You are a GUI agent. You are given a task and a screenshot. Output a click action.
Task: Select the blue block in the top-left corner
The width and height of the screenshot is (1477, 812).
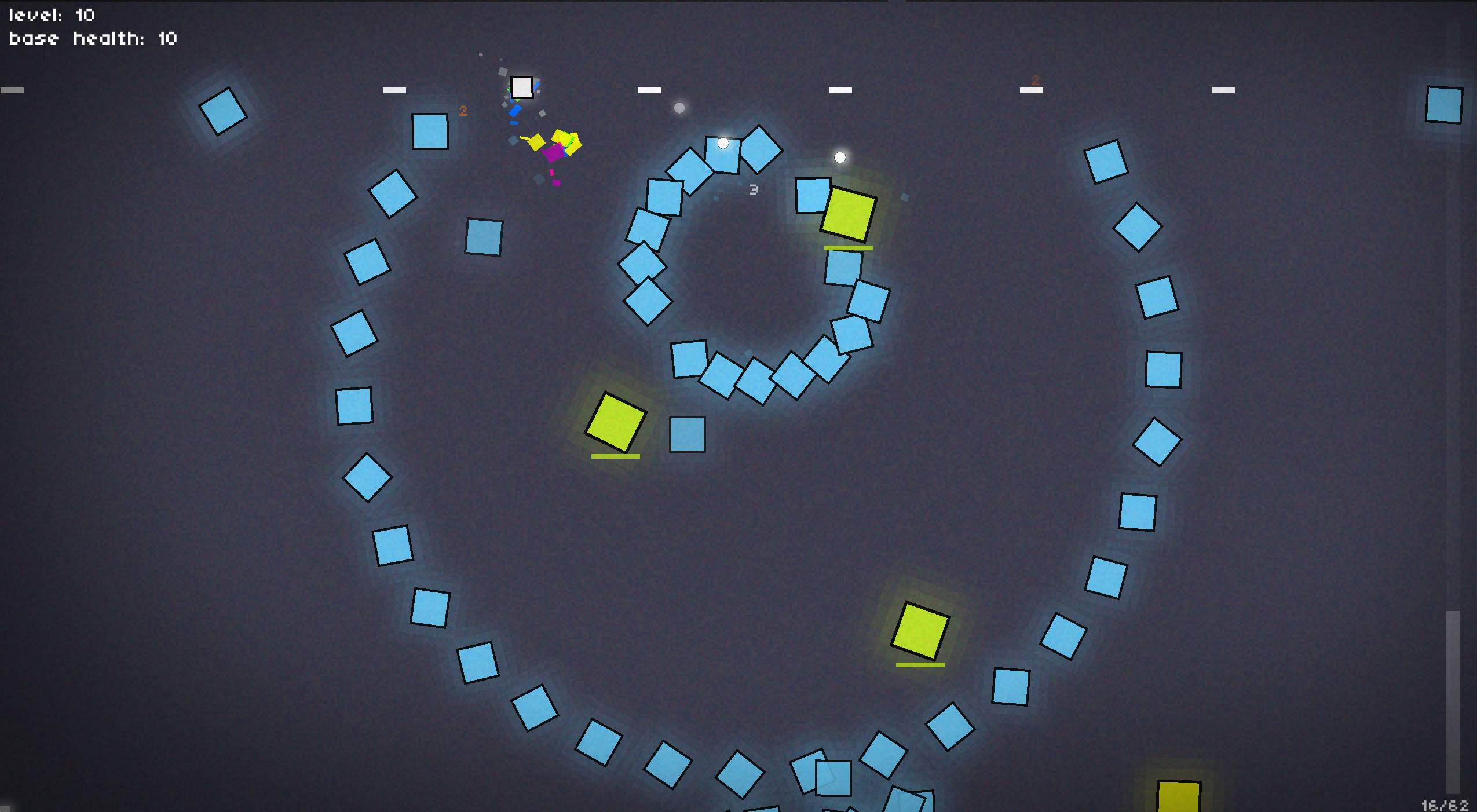click(224, 110)
